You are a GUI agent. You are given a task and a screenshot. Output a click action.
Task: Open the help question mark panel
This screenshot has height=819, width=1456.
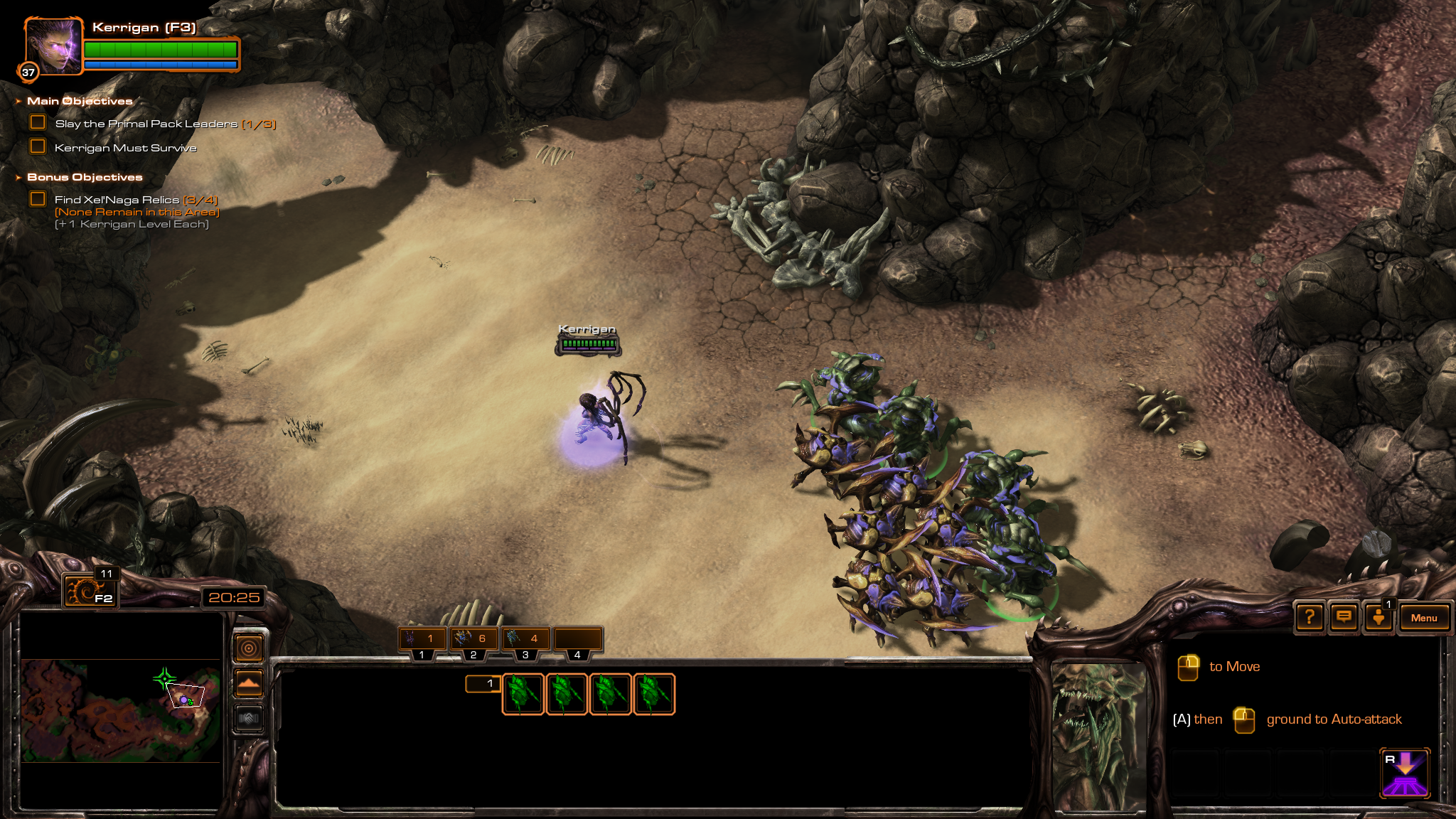[x=1310, y=617]
